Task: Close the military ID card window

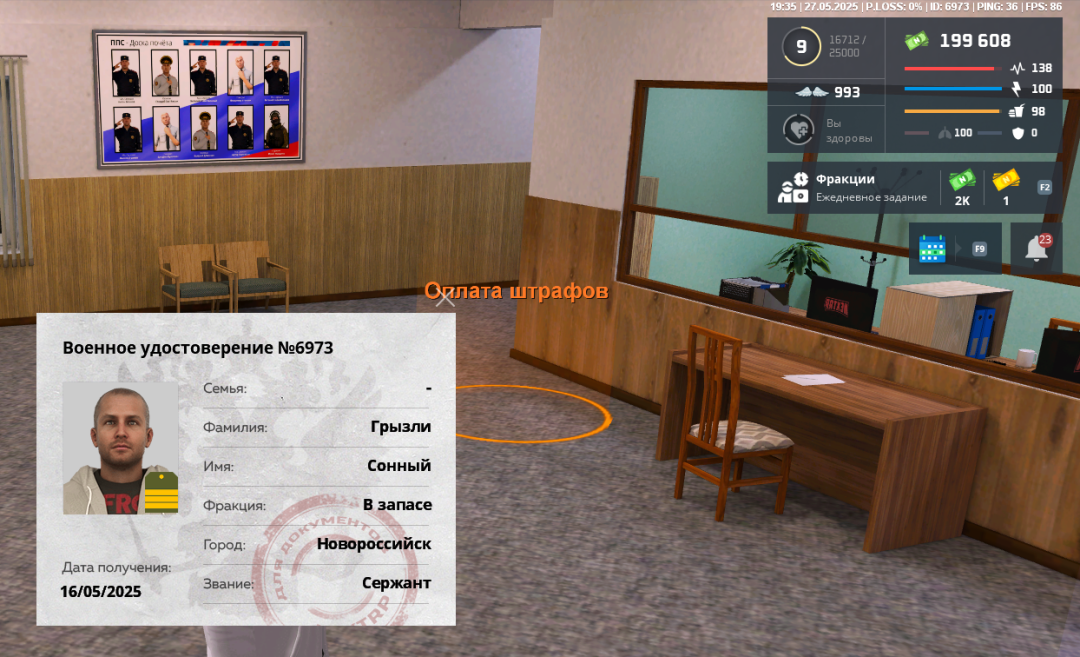Action: [446, 299]
